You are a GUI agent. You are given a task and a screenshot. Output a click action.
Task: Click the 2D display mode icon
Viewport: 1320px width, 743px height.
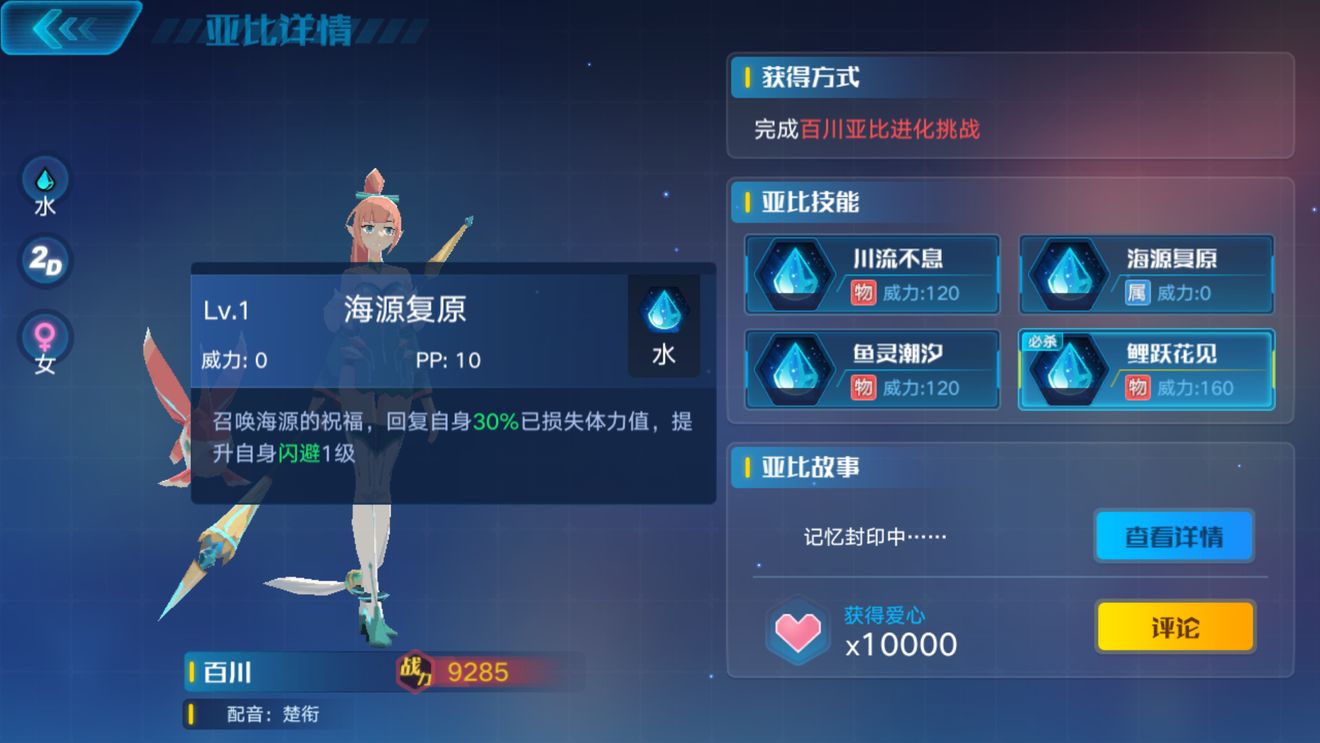(x=45, y=262)
